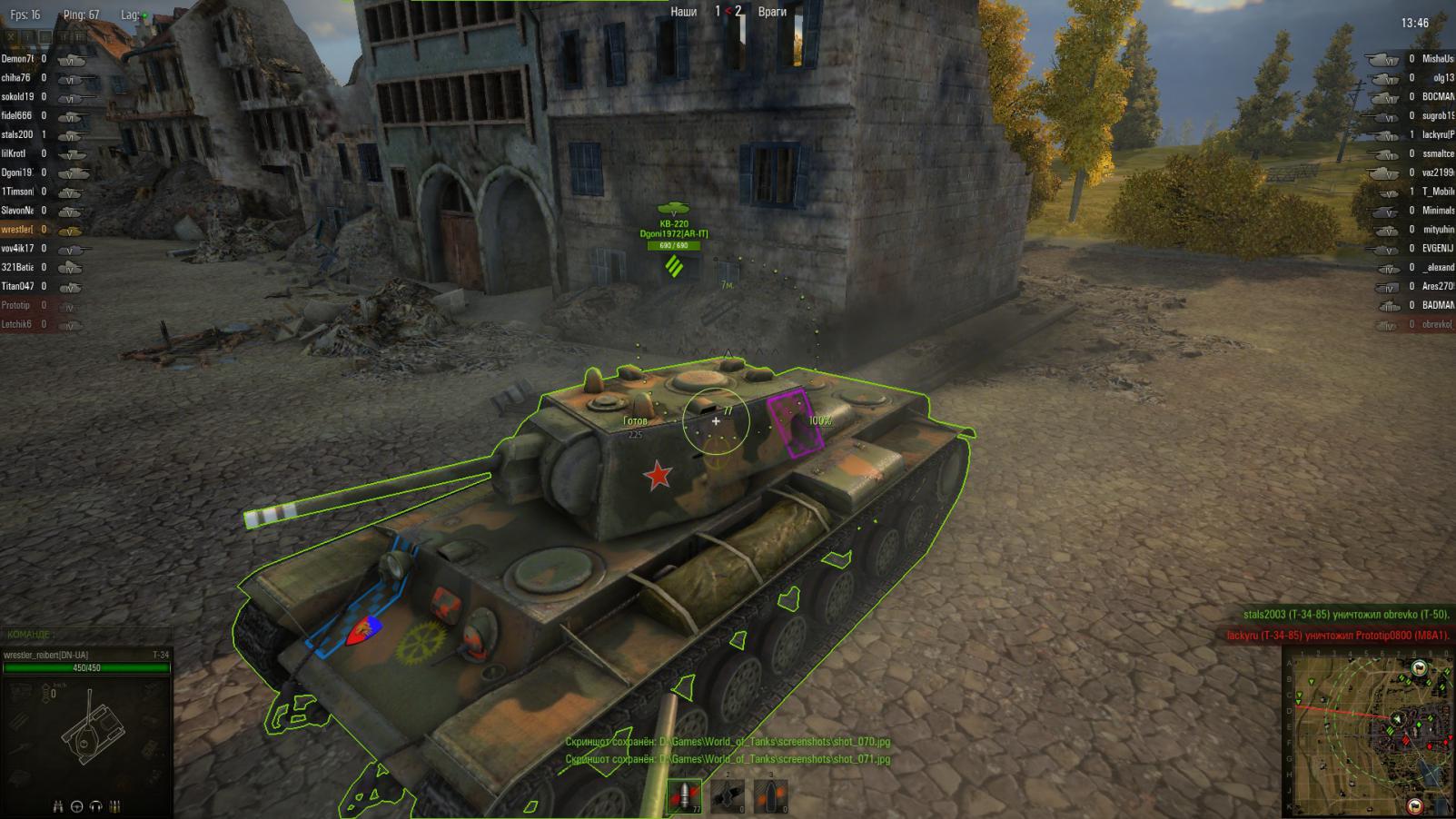Select destroyed player Prototip in the team list
Image resolution: width=1456 pixels, height=819 pixels.
pyautogui.click(x=18, y=305)
